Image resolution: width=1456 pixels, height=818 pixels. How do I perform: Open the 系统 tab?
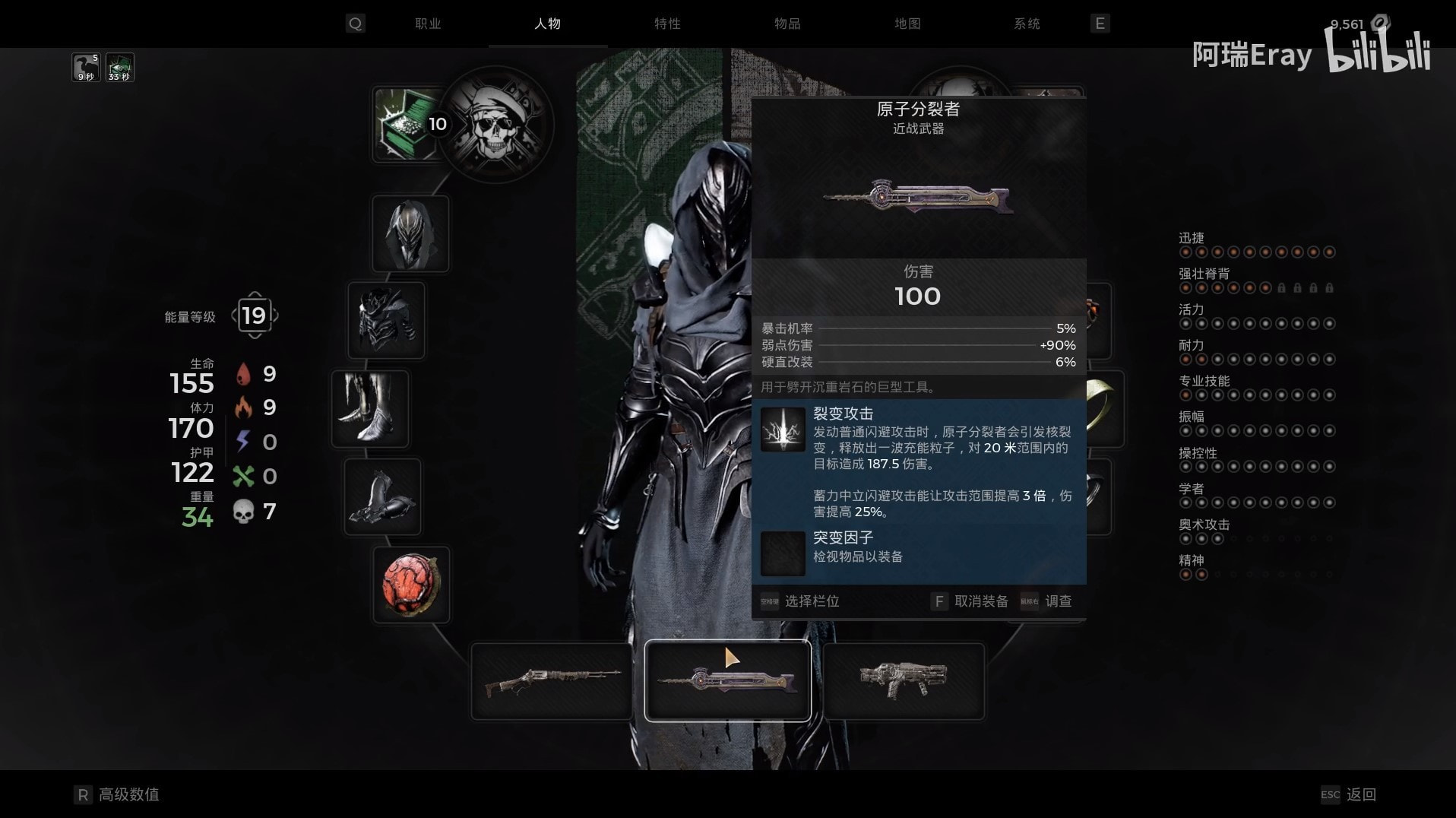click(x=1027, y=24)
